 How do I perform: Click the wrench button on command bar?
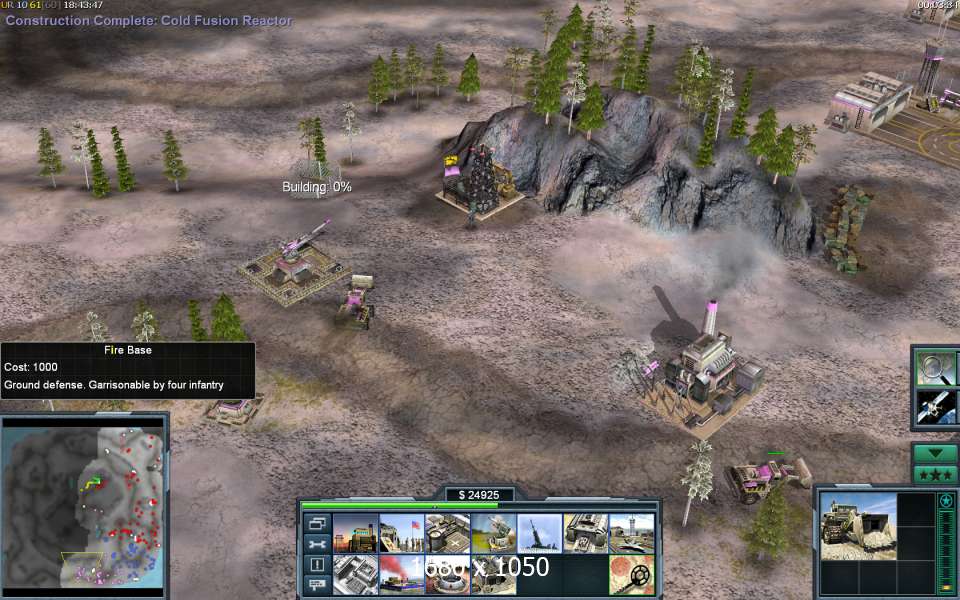(x=316, y=544)
